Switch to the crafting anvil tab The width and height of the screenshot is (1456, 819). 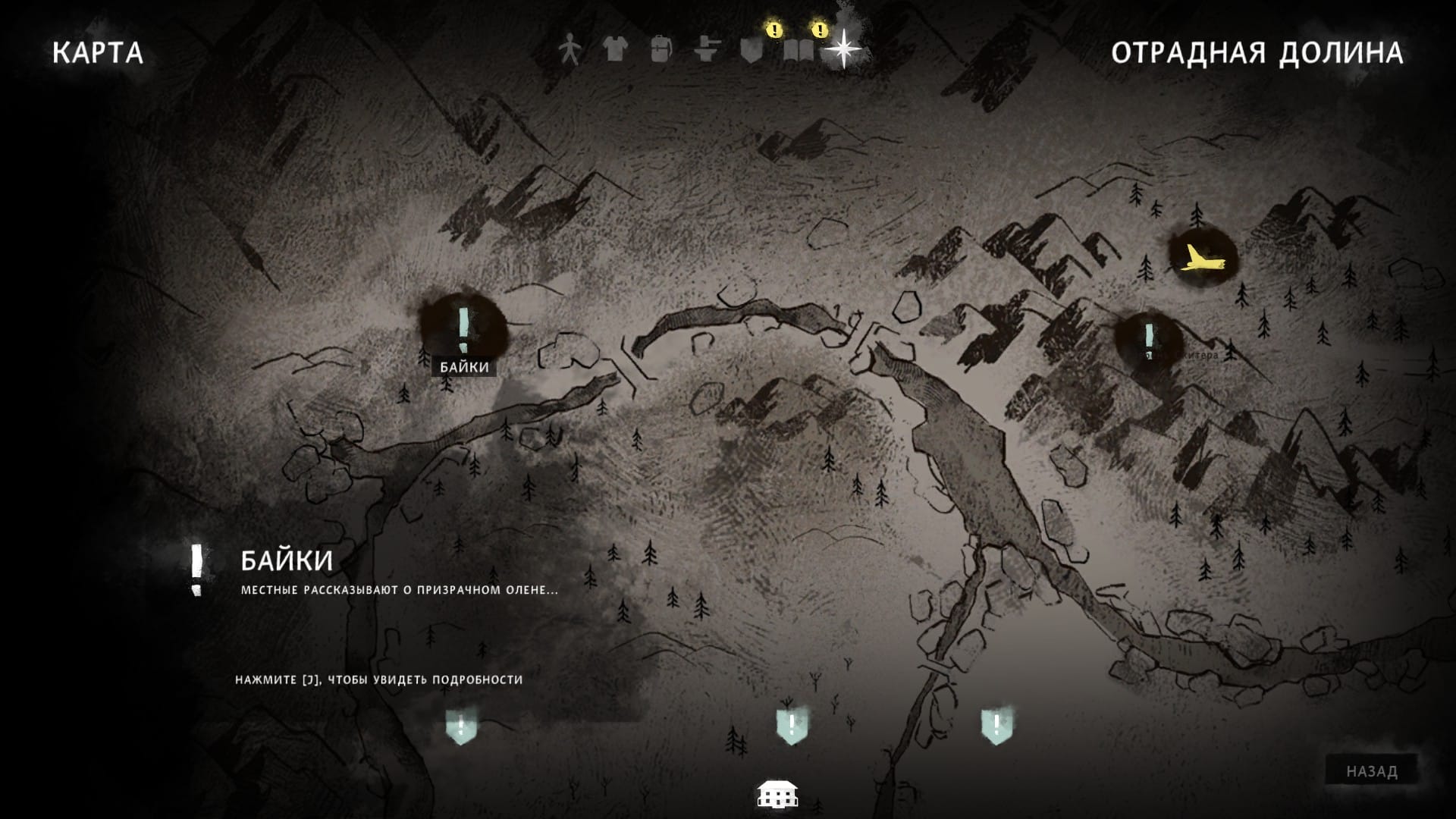point(706,50)
